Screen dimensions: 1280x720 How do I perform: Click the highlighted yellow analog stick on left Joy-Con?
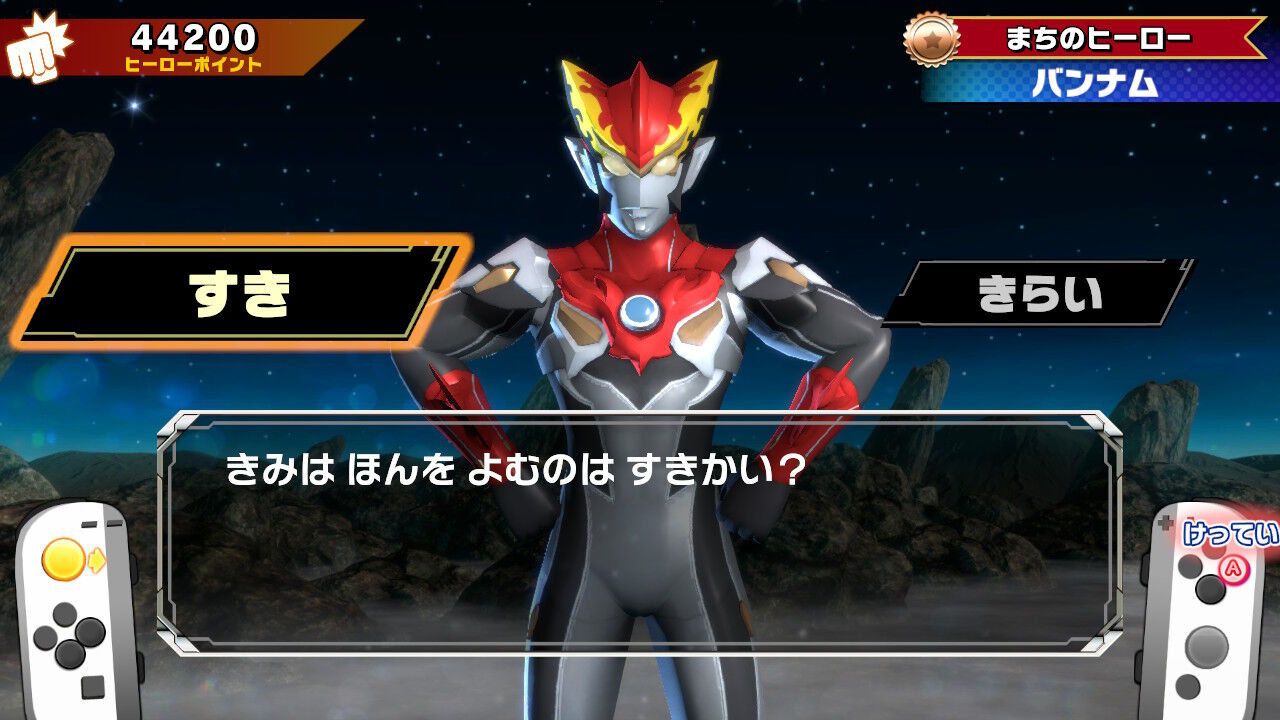coord(65,557)
